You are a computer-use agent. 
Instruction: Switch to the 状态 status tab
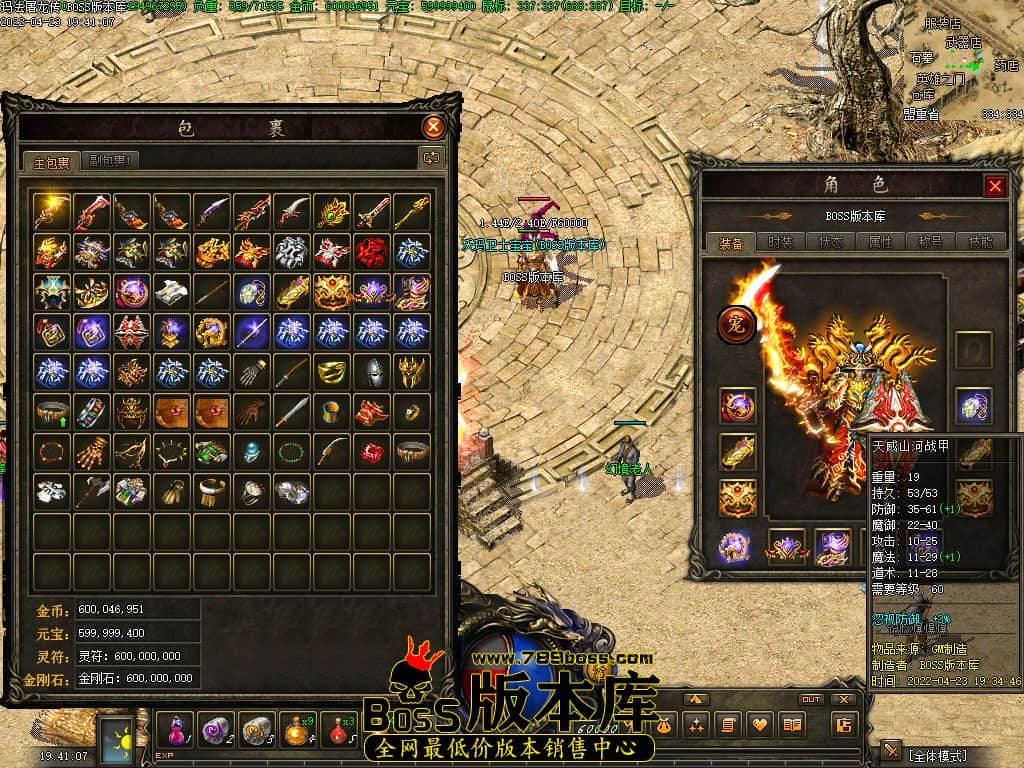pos(830,242)
